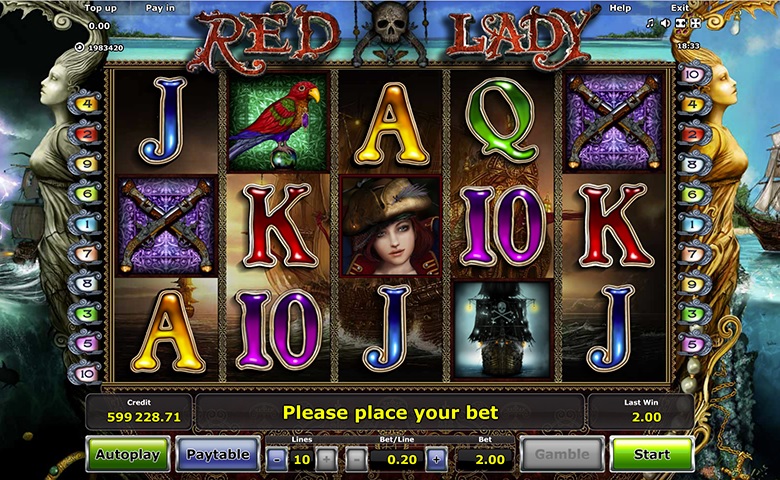Image resolution: width=780 pixels, height=480 pixels.
Task: Increase the Bet/Line amount
Action: [436, 460]
